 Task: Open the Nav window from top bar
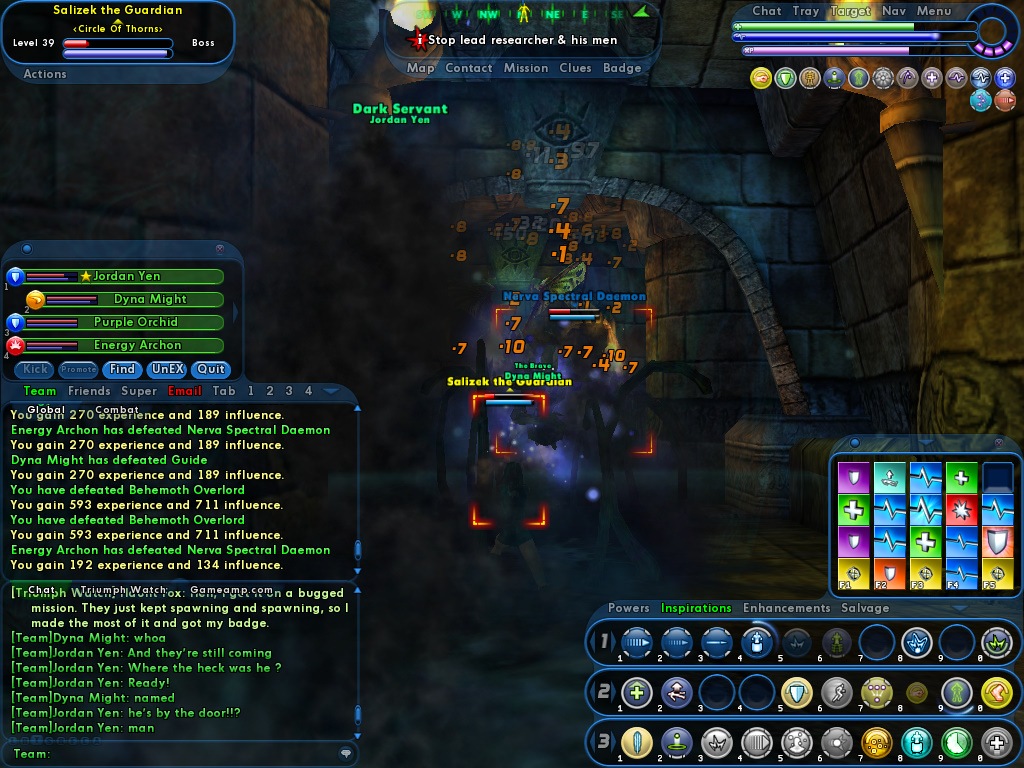894,11
